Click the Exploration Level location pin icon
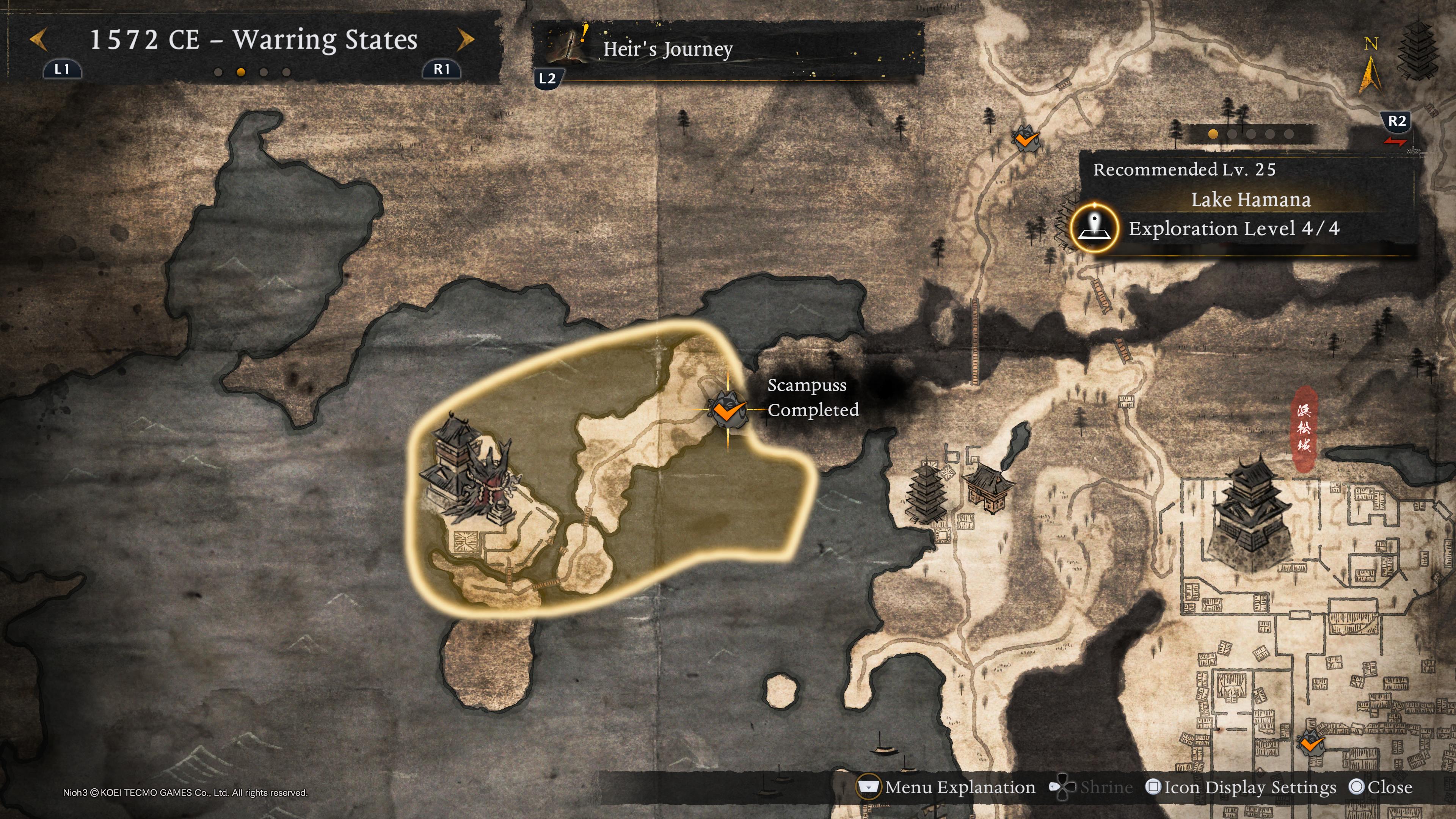1456x819 pixels. pos(1094,228)
